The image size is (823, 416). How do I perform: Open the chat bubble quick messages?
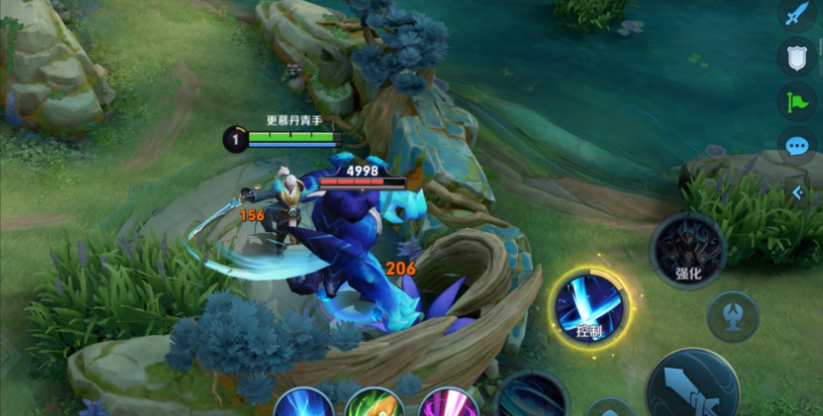pos(796,146)
